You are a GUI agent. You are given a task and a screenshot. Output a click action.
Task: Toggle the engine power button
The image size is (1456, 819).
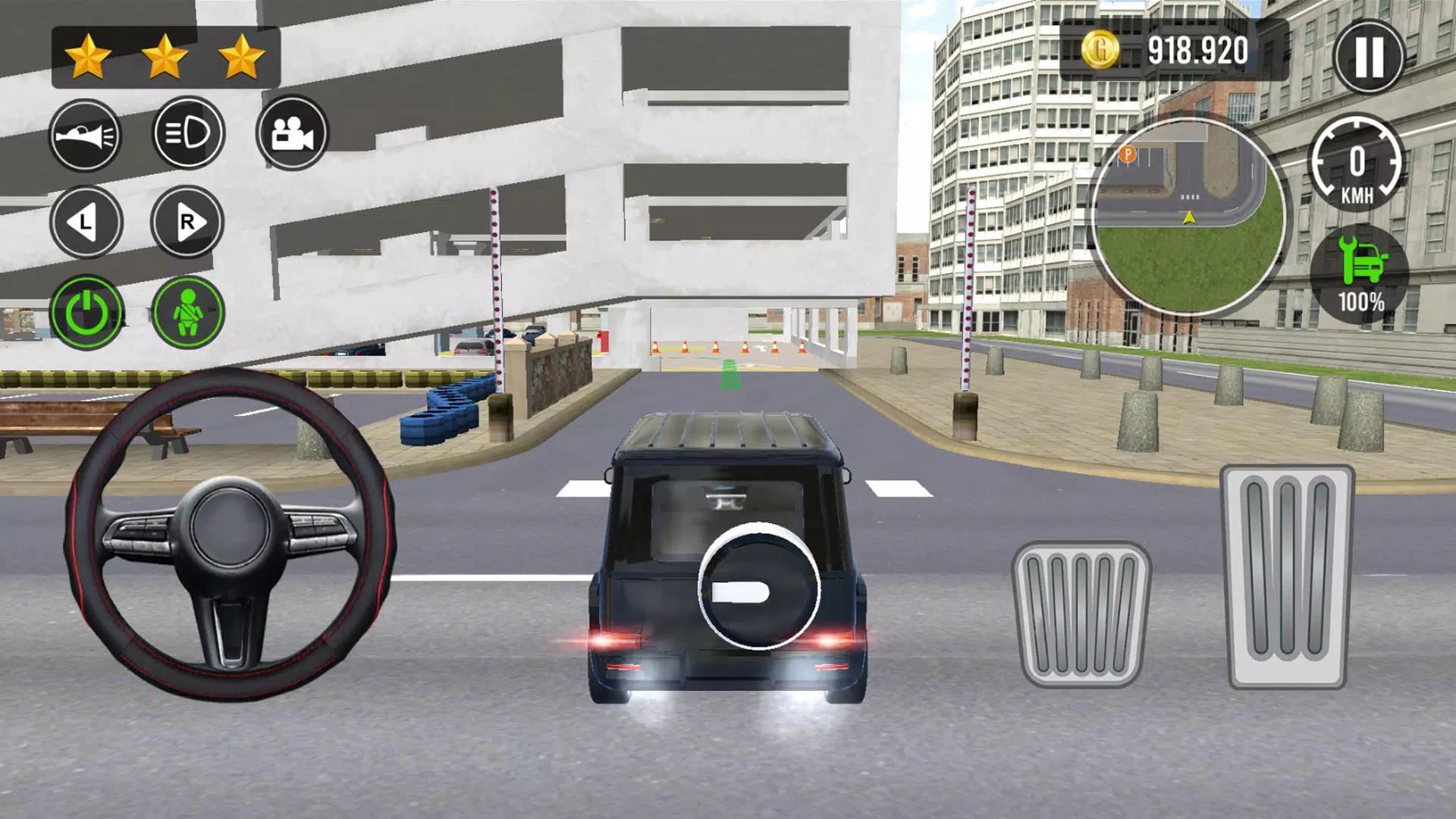tap(87, 312)
